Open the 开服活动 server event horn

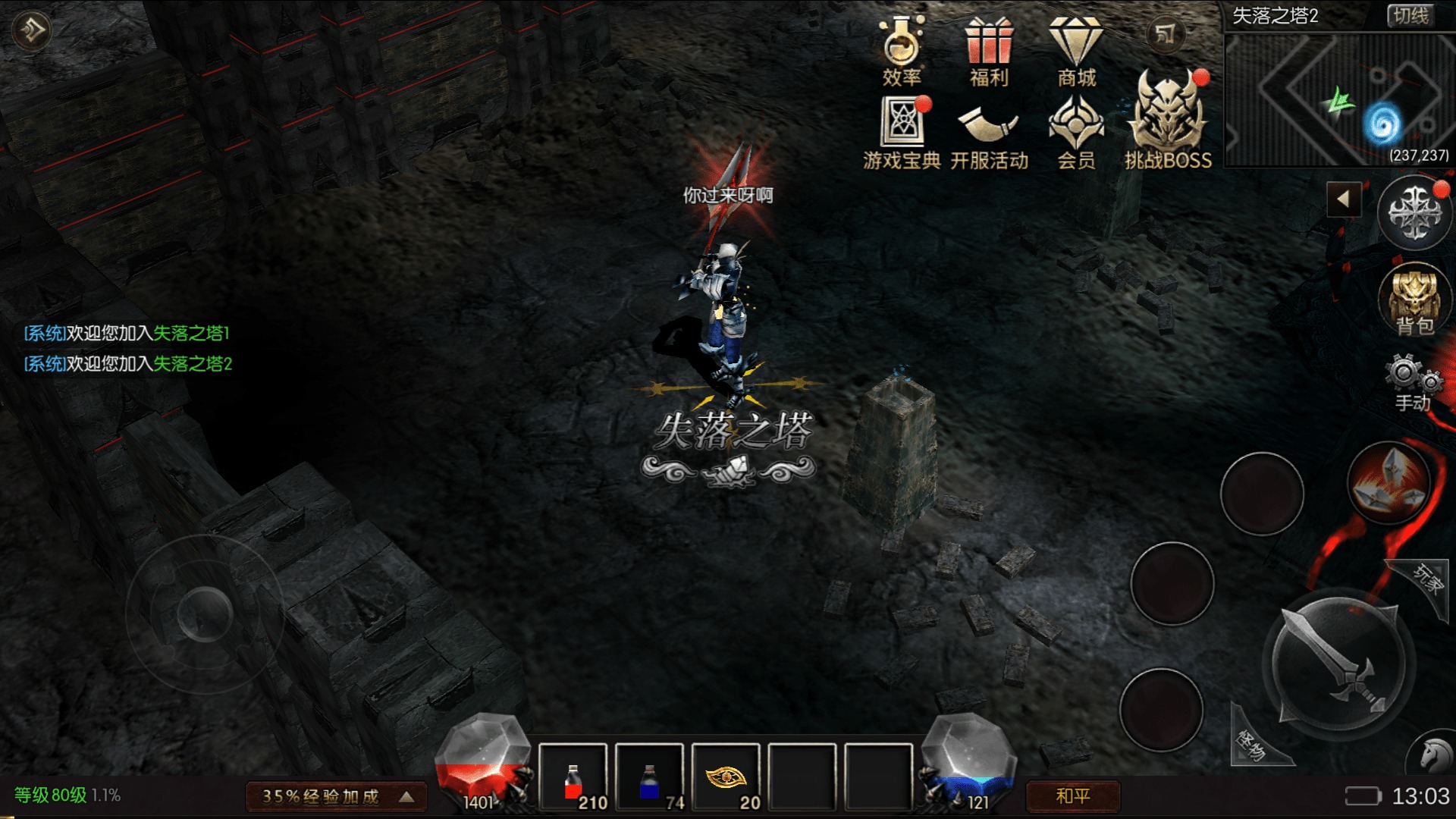[989, 133]
